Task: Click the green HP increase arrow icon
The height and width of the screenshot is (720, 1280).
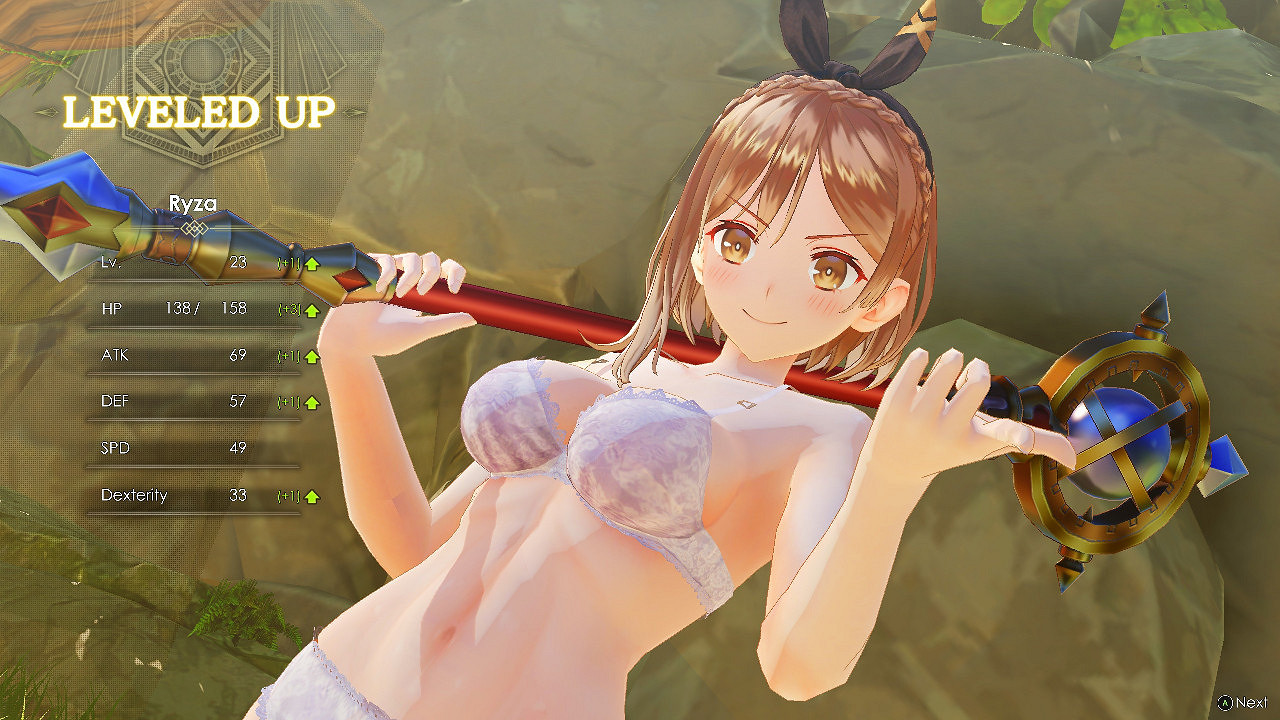Action: tap(310, 309)
